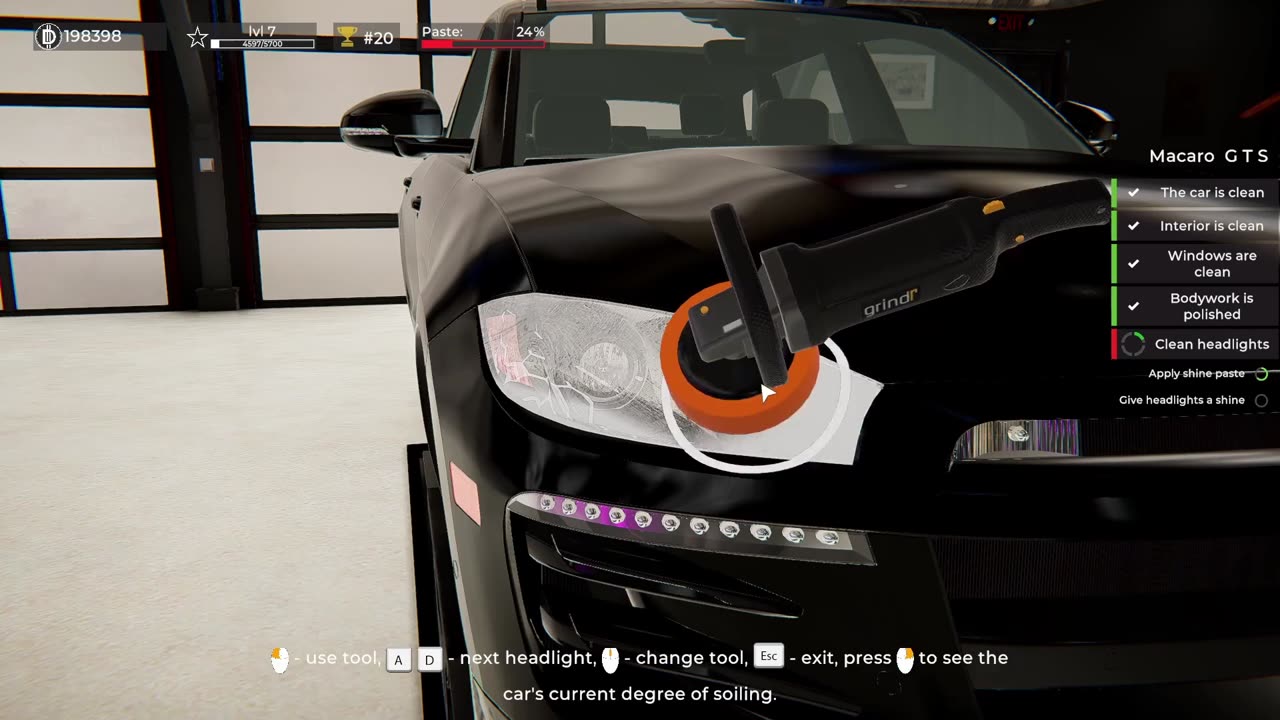Click the gold trophy ranking icon
The image size is (1280, 720).
(347, 37)
